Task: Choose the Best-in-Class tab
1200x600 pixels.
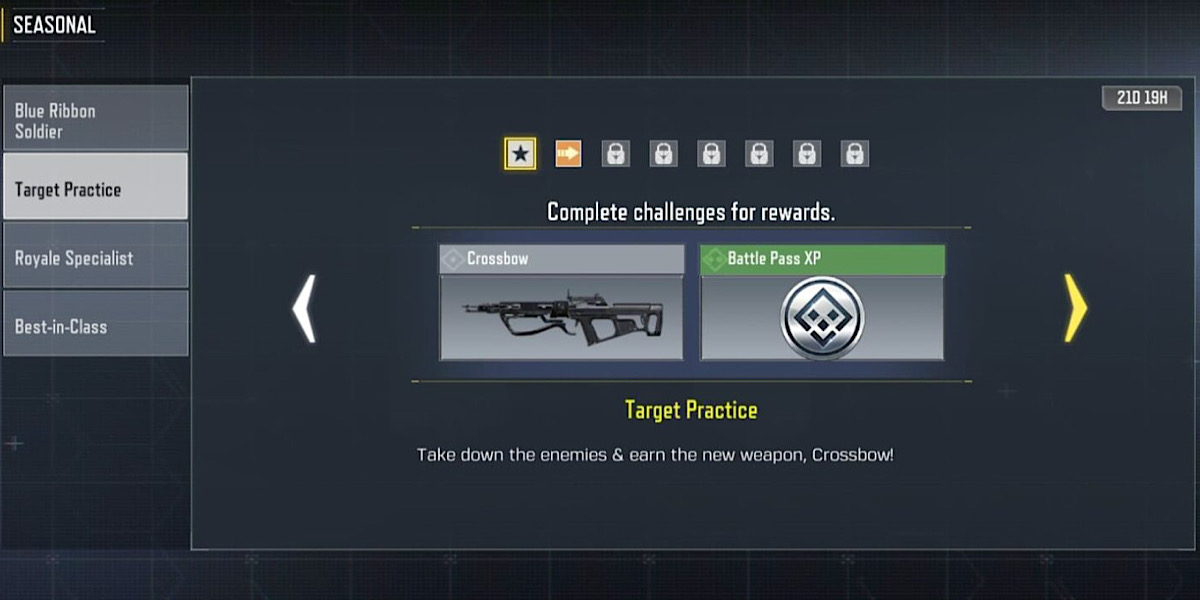Action: coord(95,325)
